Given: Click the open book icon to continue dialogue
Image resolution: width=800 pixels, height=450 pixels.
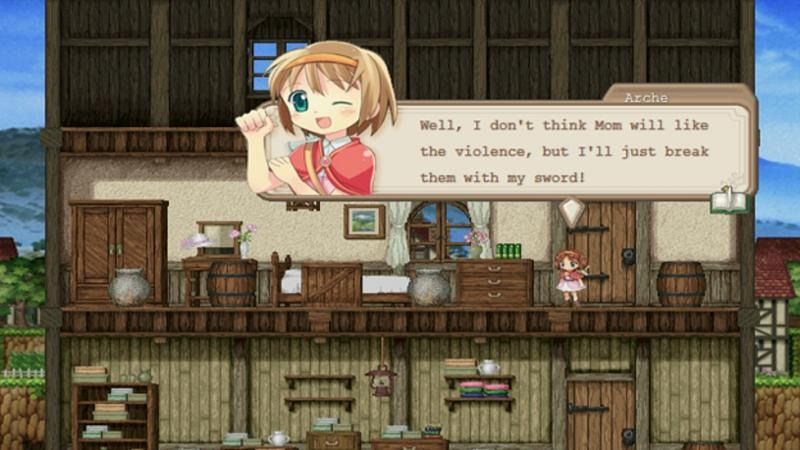Looking at the screenshot, I should (729, 201).
